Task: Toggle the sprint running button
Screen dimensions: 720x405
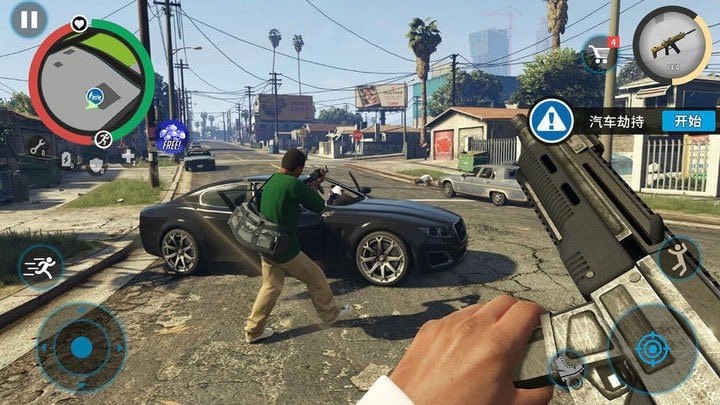Action: tap(42, 267)
